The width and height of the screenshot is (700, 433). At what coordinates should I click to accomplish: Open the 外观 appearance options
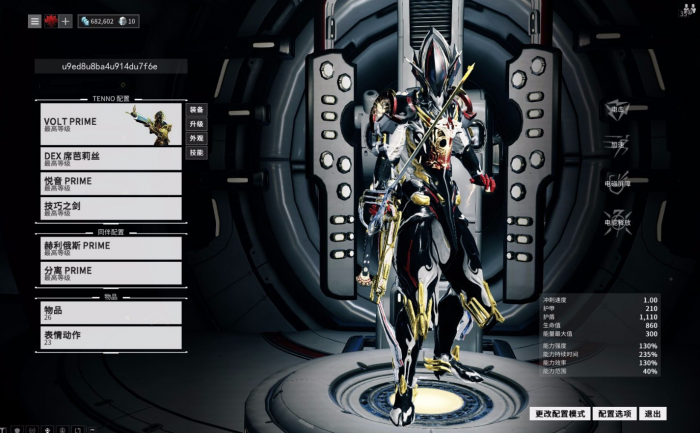pos(197,138)
